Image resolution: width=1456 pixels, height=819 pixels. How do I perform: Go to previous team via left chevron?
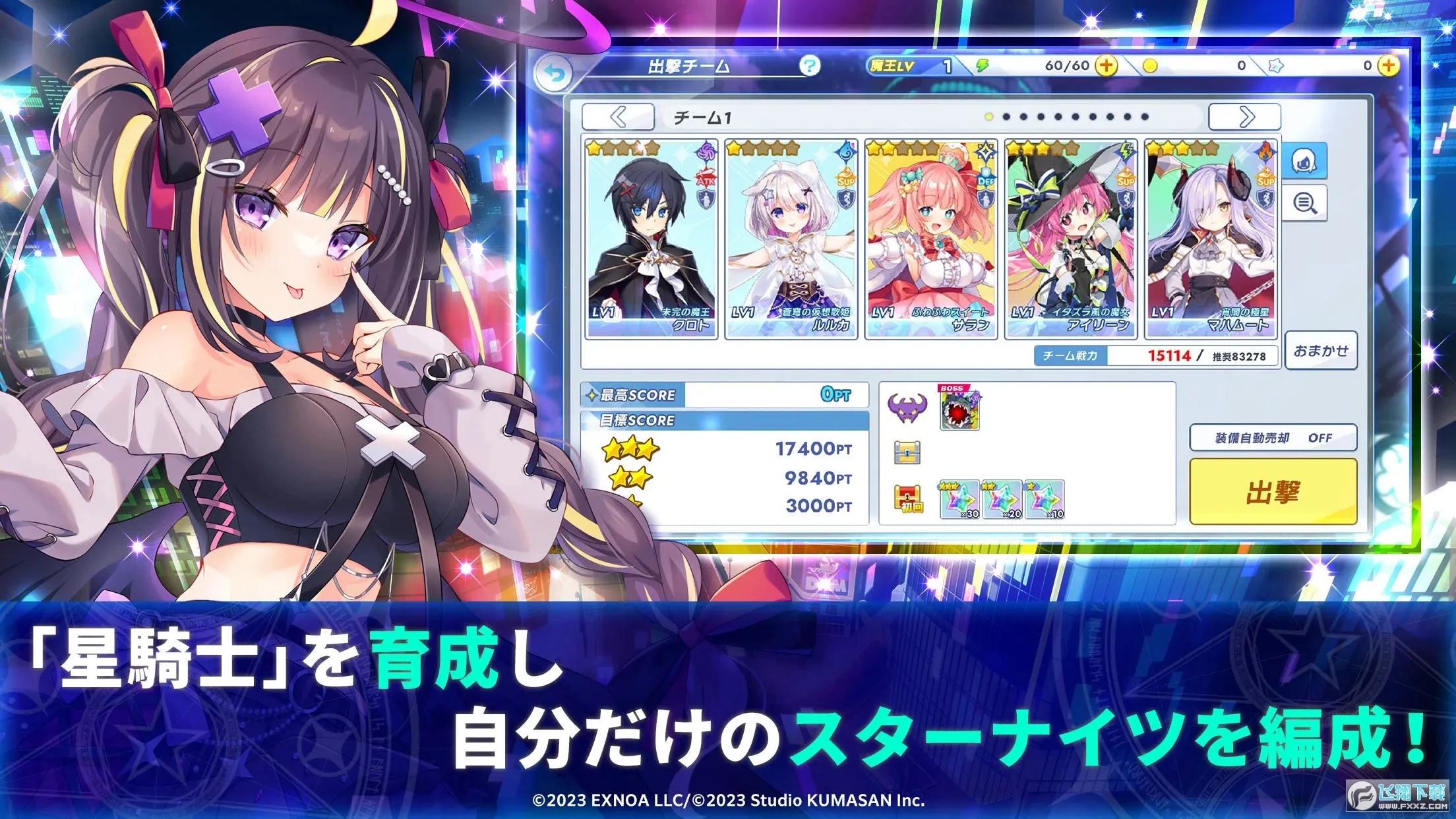coord(618,115)
